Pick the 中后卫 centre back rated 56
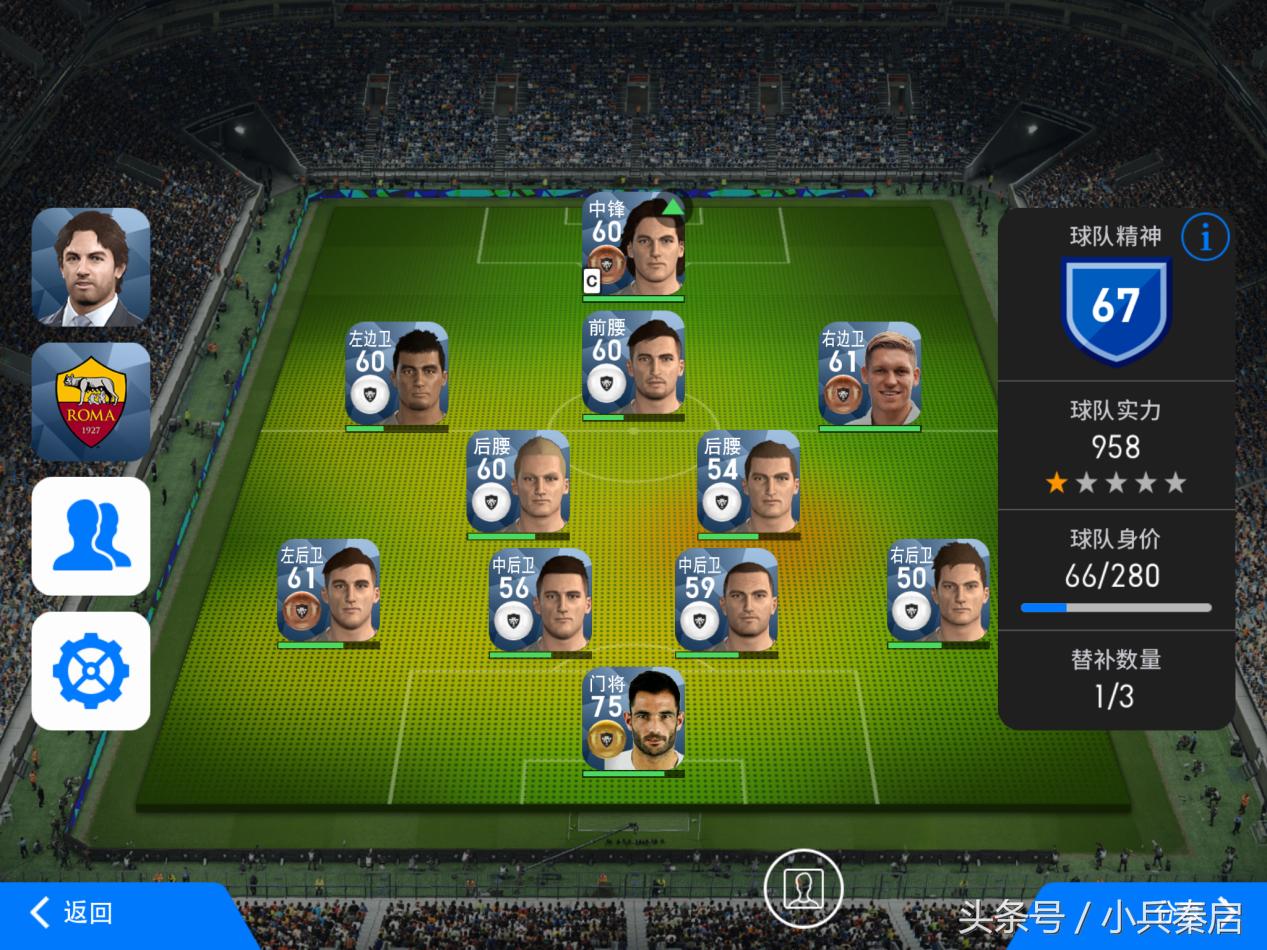 (540, 602)
